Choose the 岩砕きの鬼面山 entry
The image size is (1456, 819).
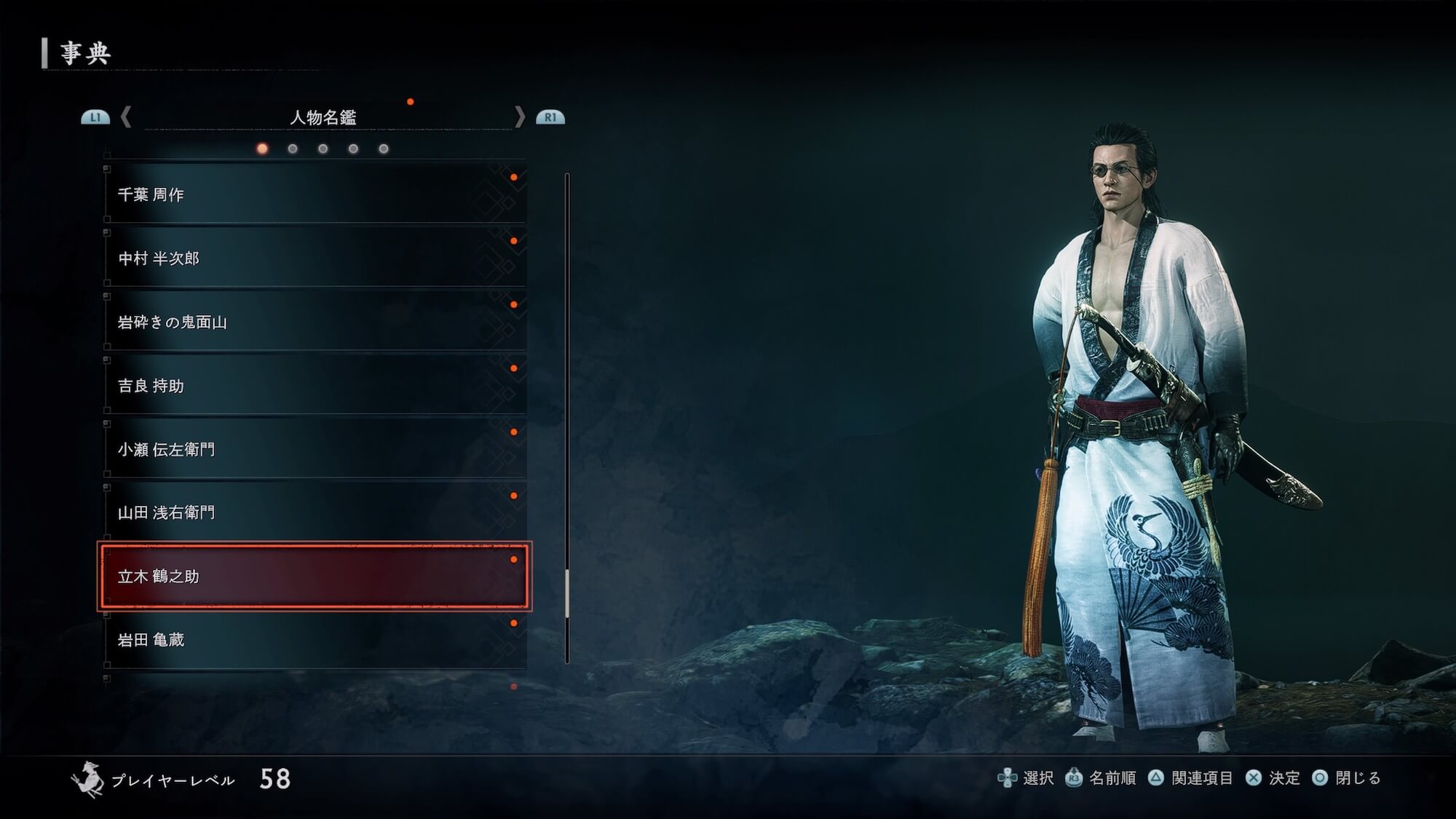314,322
